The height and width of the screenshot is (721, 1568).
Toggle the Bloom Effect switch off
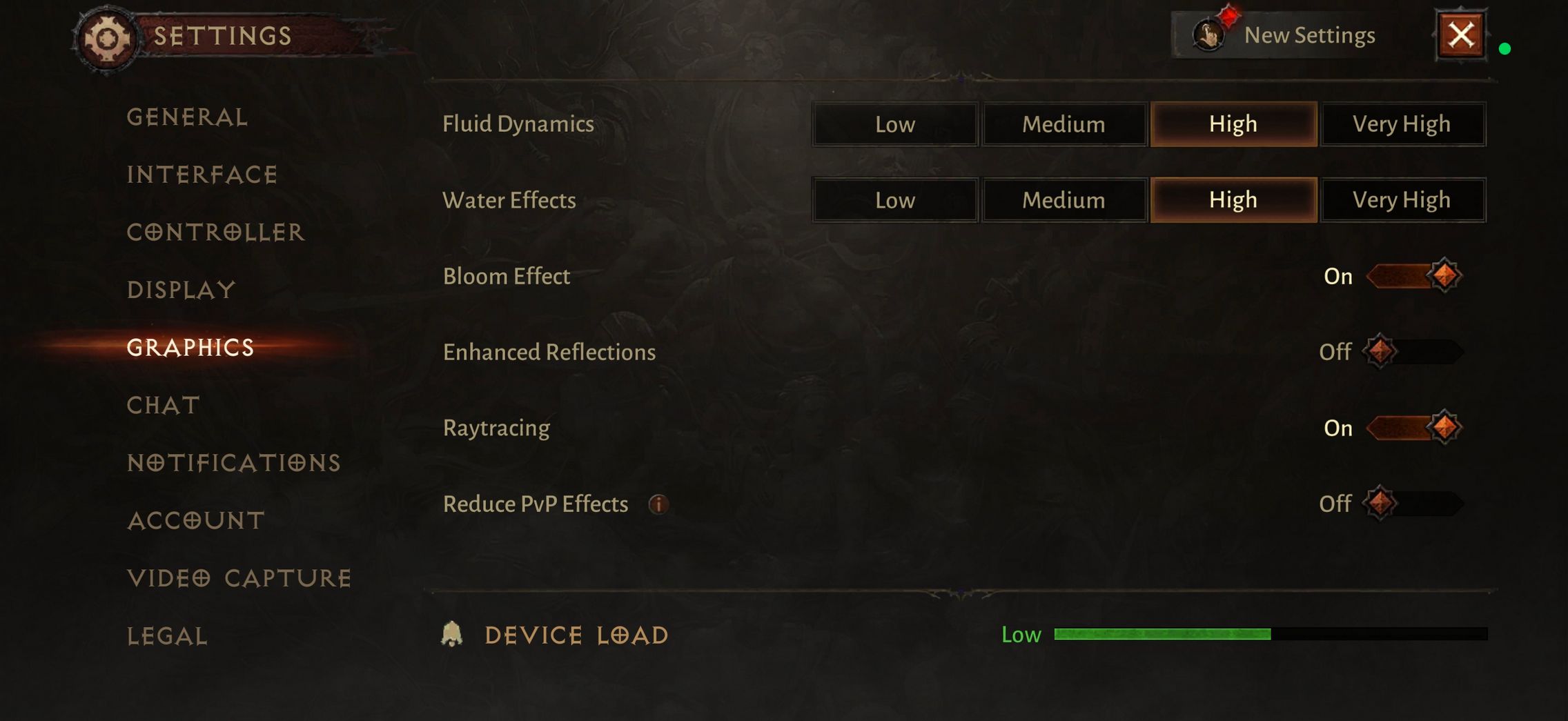coord(1413,276)
